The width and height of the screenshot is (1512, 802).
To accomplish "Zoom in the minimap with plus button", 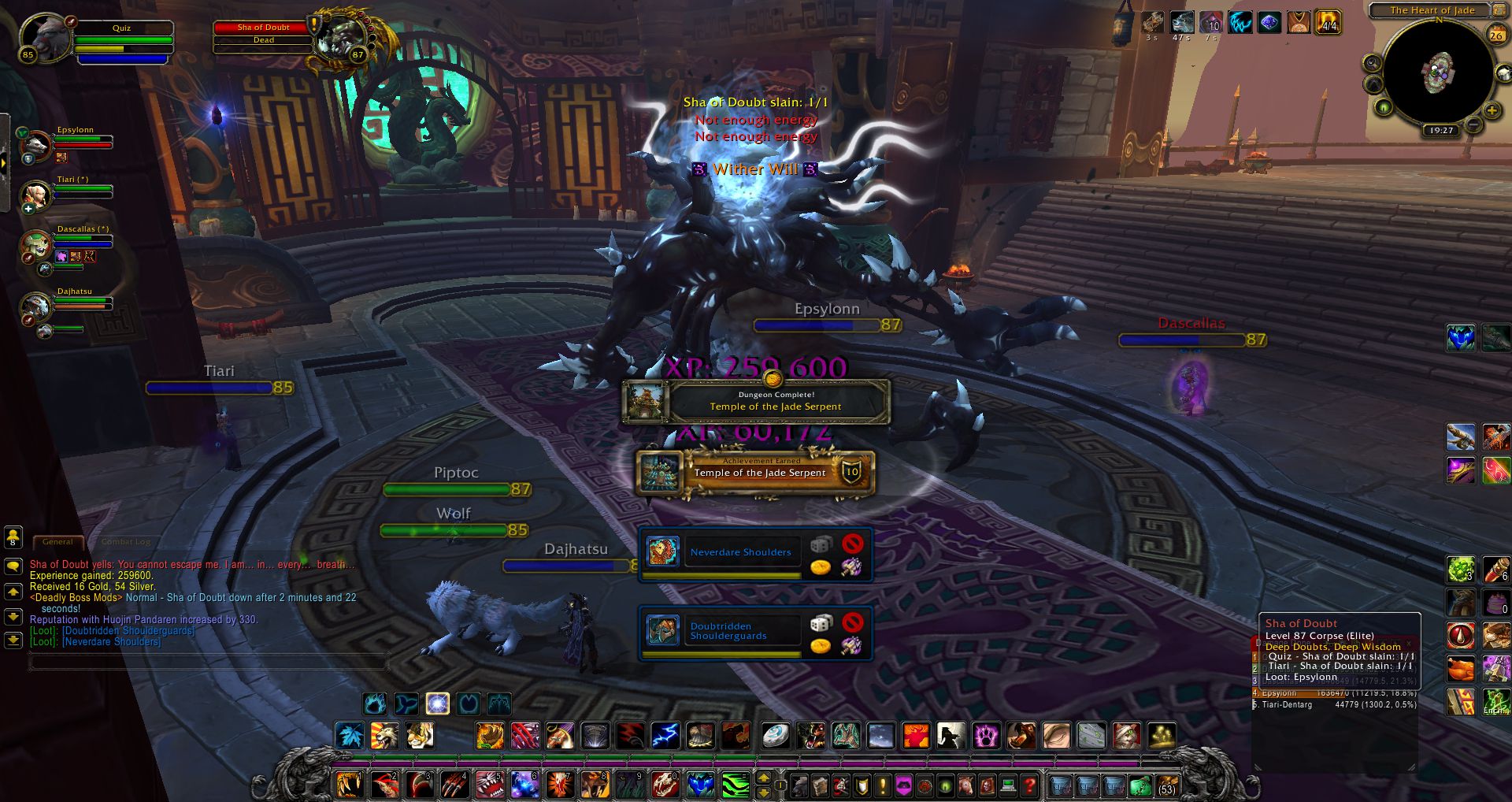I will coord(1492,110).
